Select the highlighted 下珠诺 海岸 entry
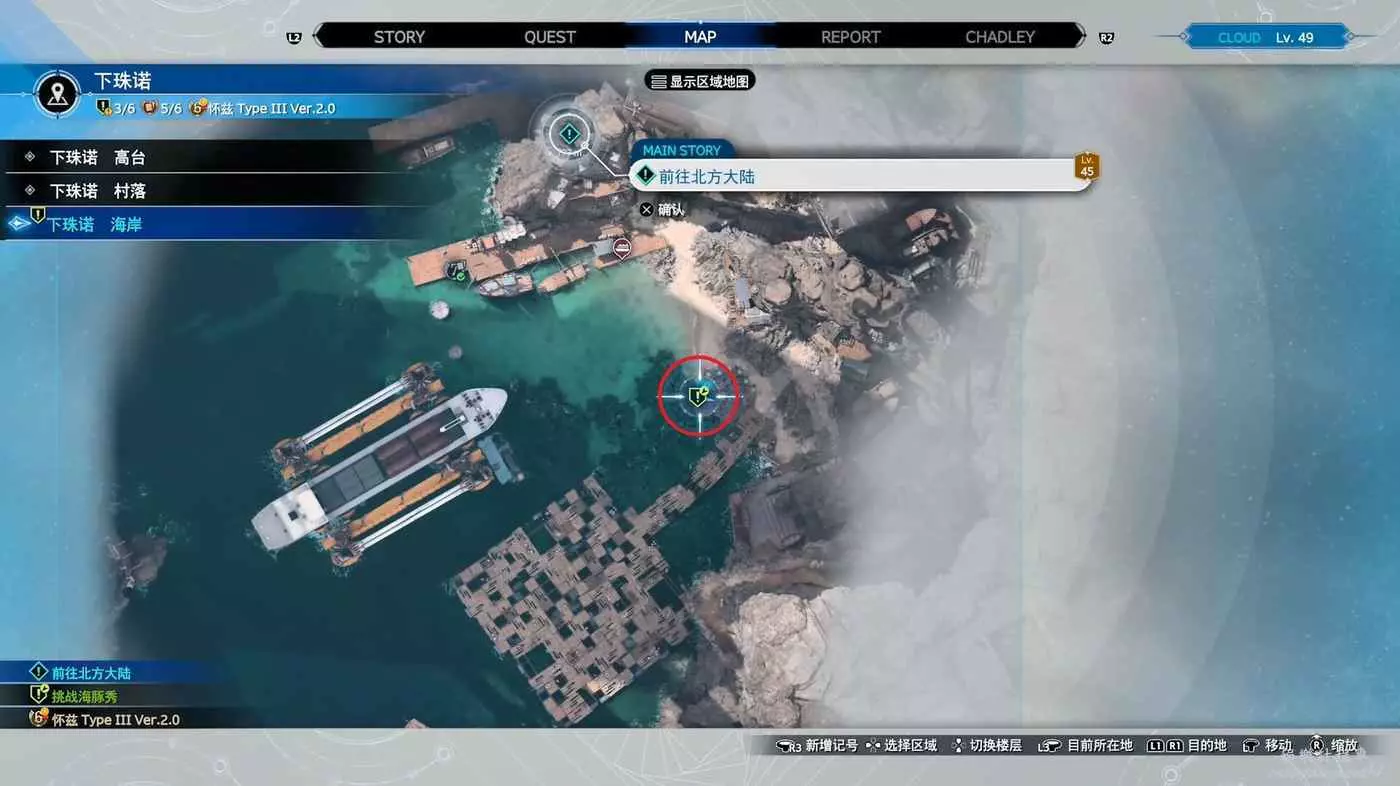This screenshot has height=786, width=1400. (96, 225)
